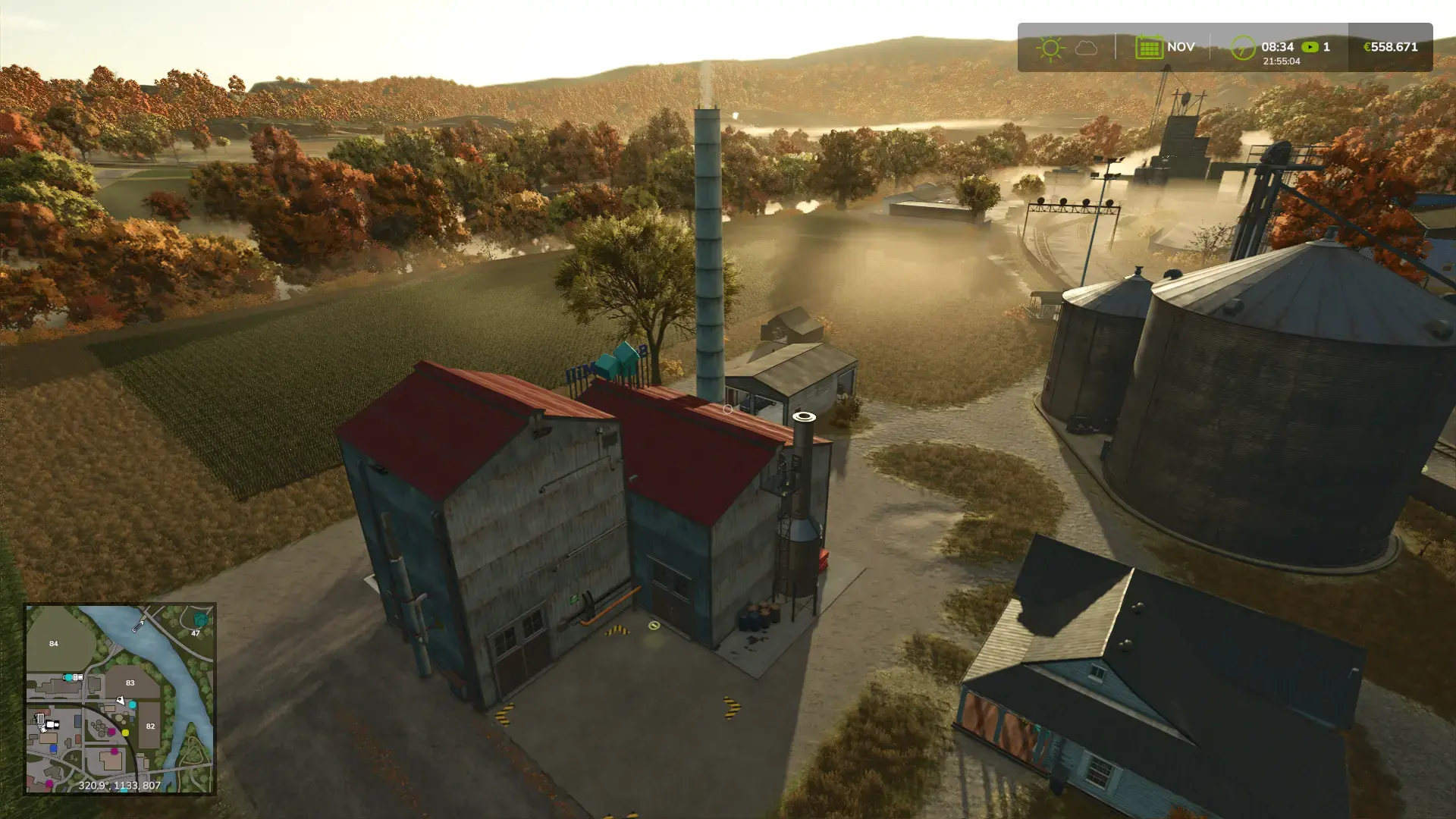1456x819 pixels.
Task: Toggle the green time-speed play icon
Action: coord(1310,47)
